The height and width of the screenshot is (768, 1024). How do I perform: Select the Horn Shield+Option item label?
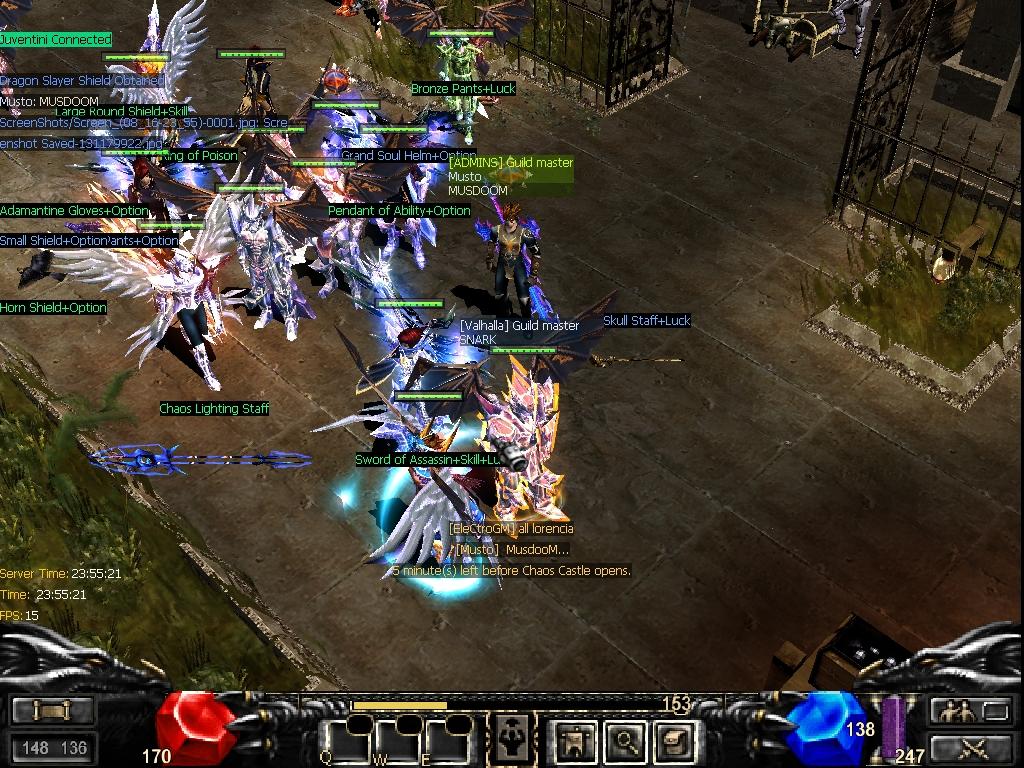(53, 308)
